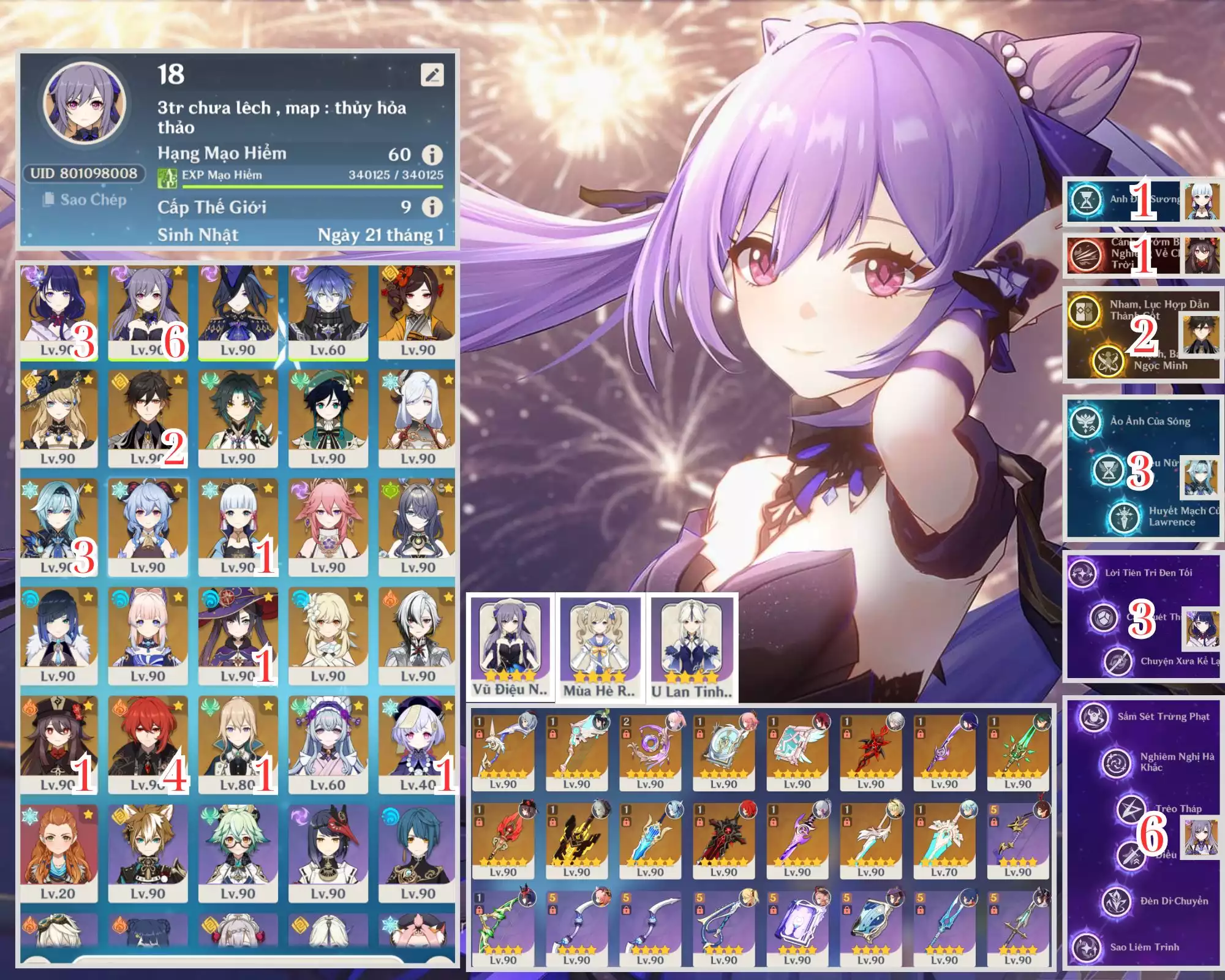The width and height of the screenshot is (1225, 980).
Task: Select Lời Tiên Tri Đen Tối constellation
Action: (x=1083, y=573)
